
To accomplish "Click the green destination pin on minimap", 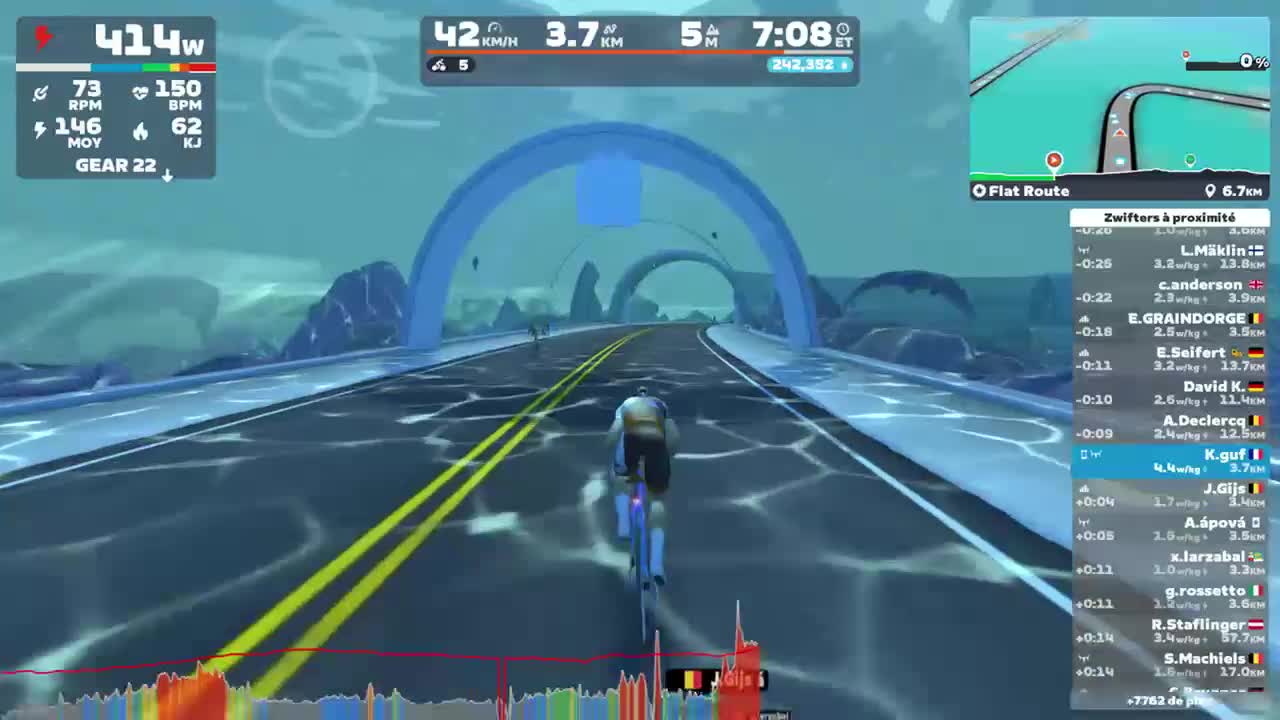I will 1190,158.
